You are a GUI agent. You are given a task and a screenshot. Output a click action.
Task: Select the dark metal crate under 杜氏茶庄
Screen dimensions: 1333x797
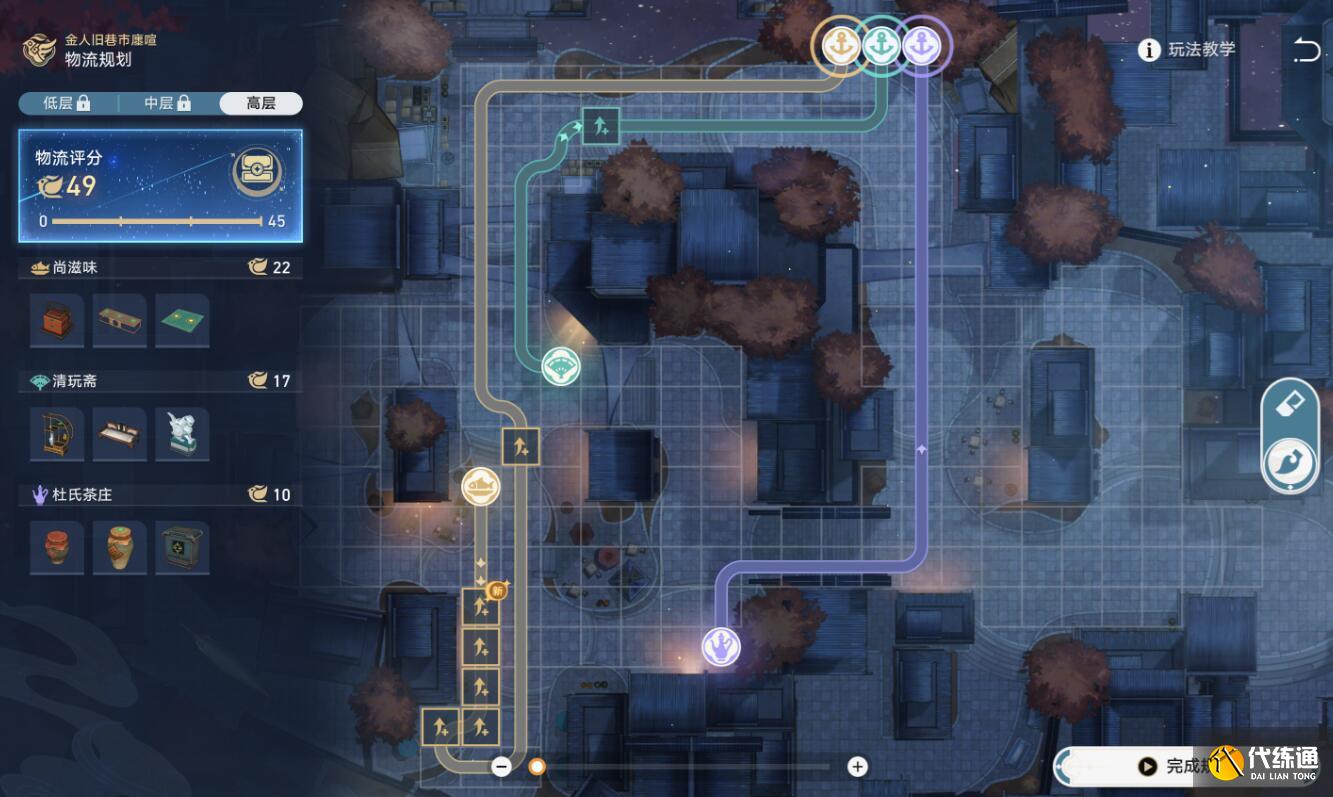point(182,547)
